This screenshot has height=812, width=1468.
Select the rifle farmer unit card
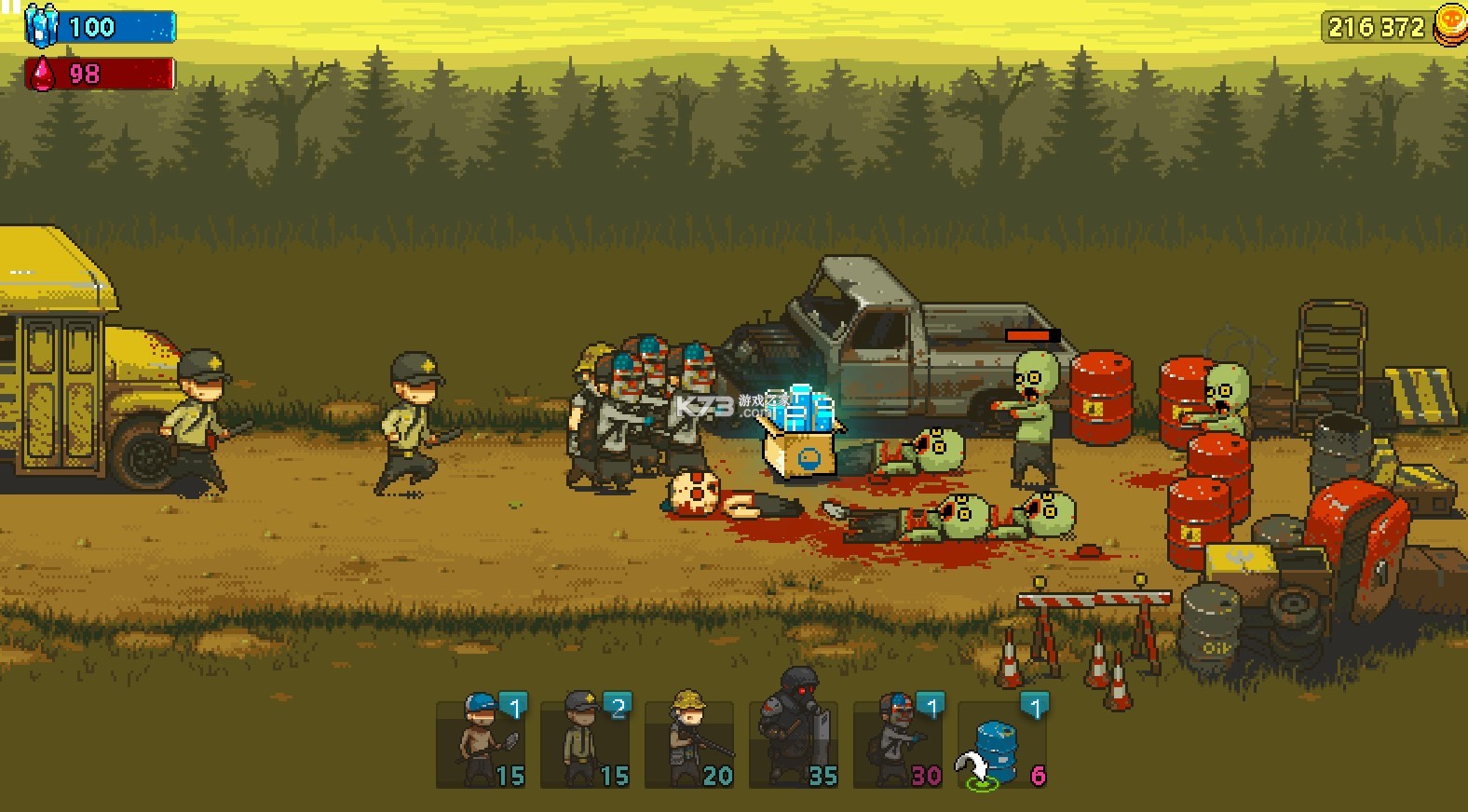(689, 743)
